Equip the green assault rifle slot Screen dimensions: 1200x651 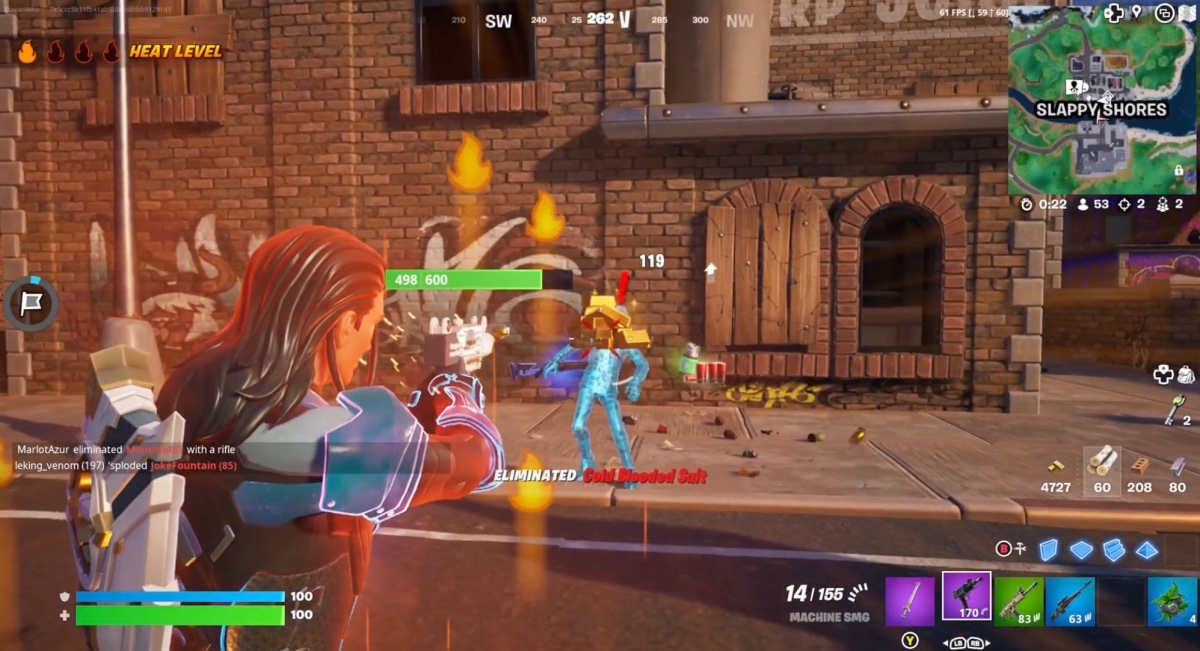[x=1018, y=601]
